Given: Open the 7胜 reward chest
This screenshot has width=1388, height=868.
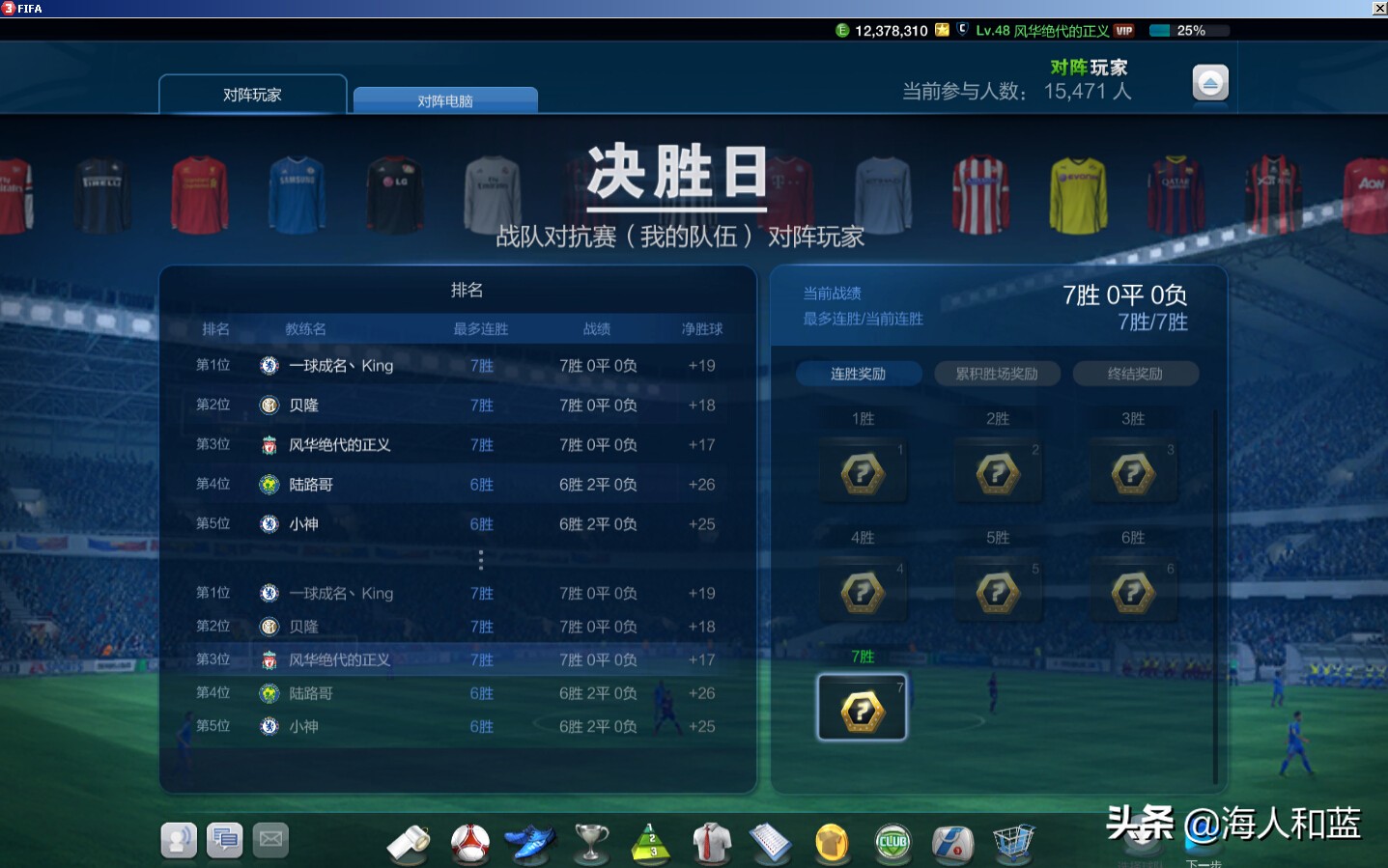Looking at the screenshot, I should [862, 706].
